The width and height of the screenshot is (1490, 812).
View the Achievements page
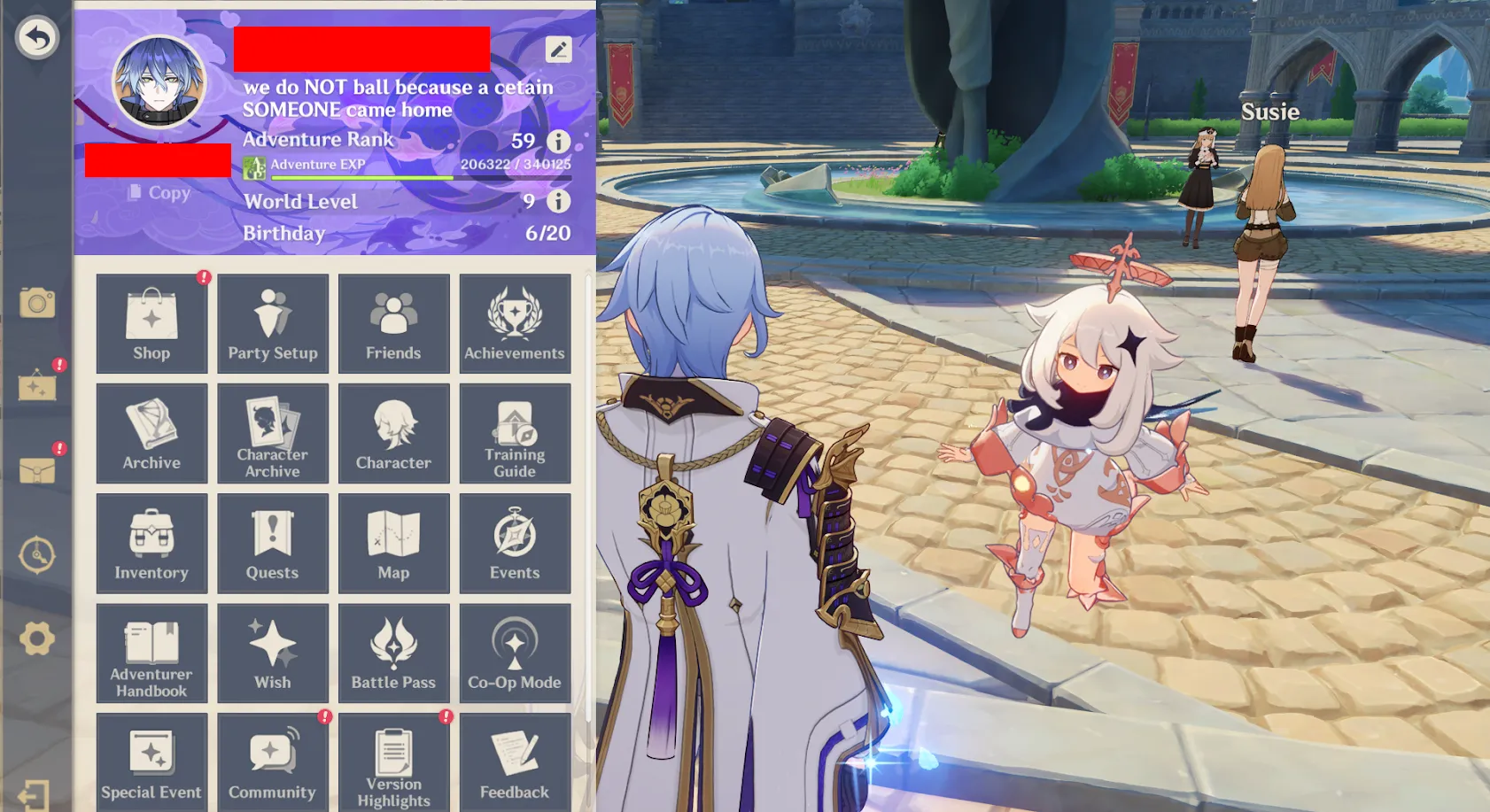515,323
